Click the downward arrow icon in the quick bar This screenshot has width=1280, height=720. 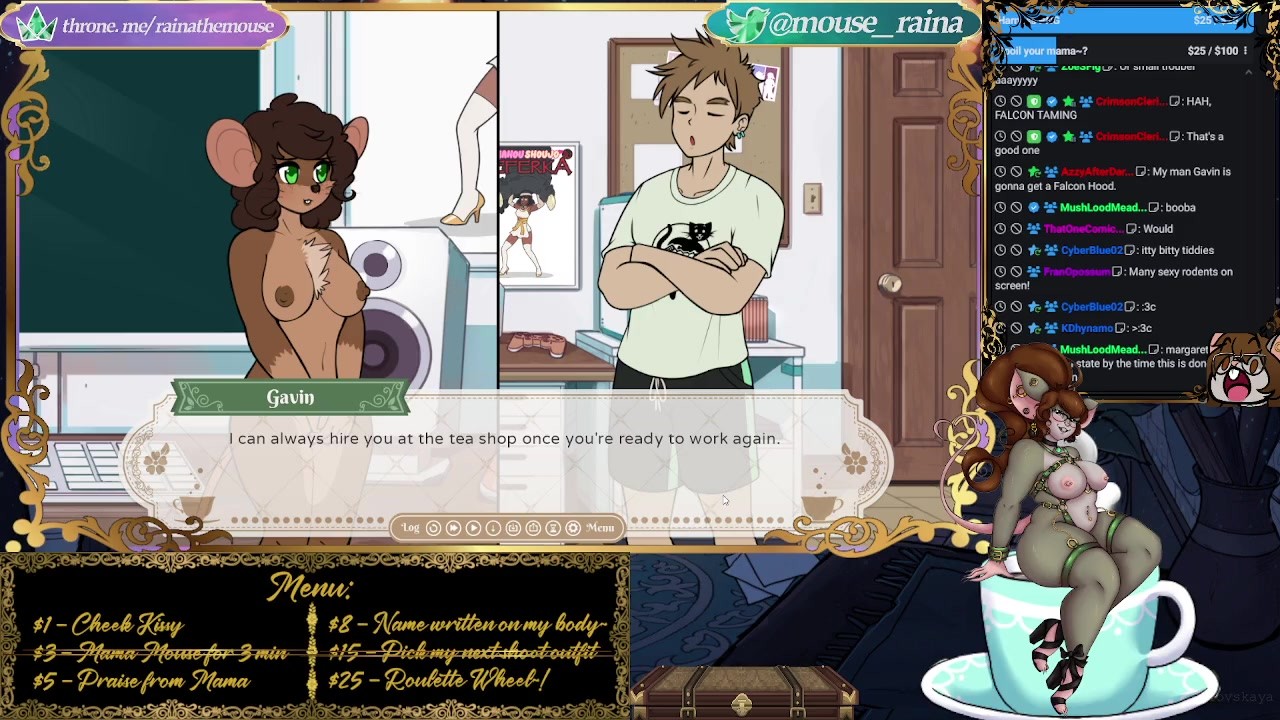point(493,528)
